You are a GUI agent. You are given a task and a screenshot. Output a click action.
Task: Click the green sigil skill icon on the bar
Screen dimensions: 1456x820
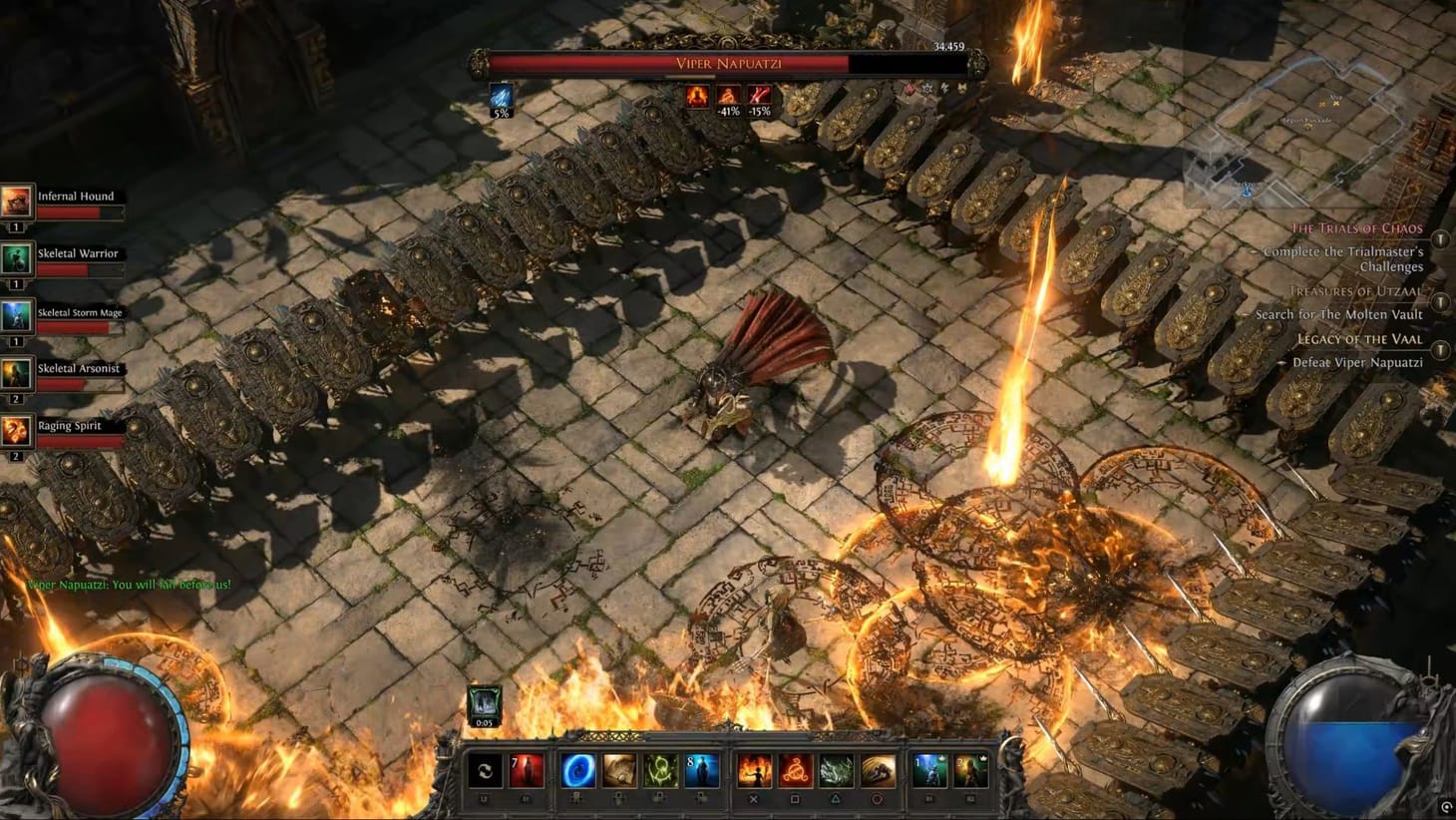(659, 768)
